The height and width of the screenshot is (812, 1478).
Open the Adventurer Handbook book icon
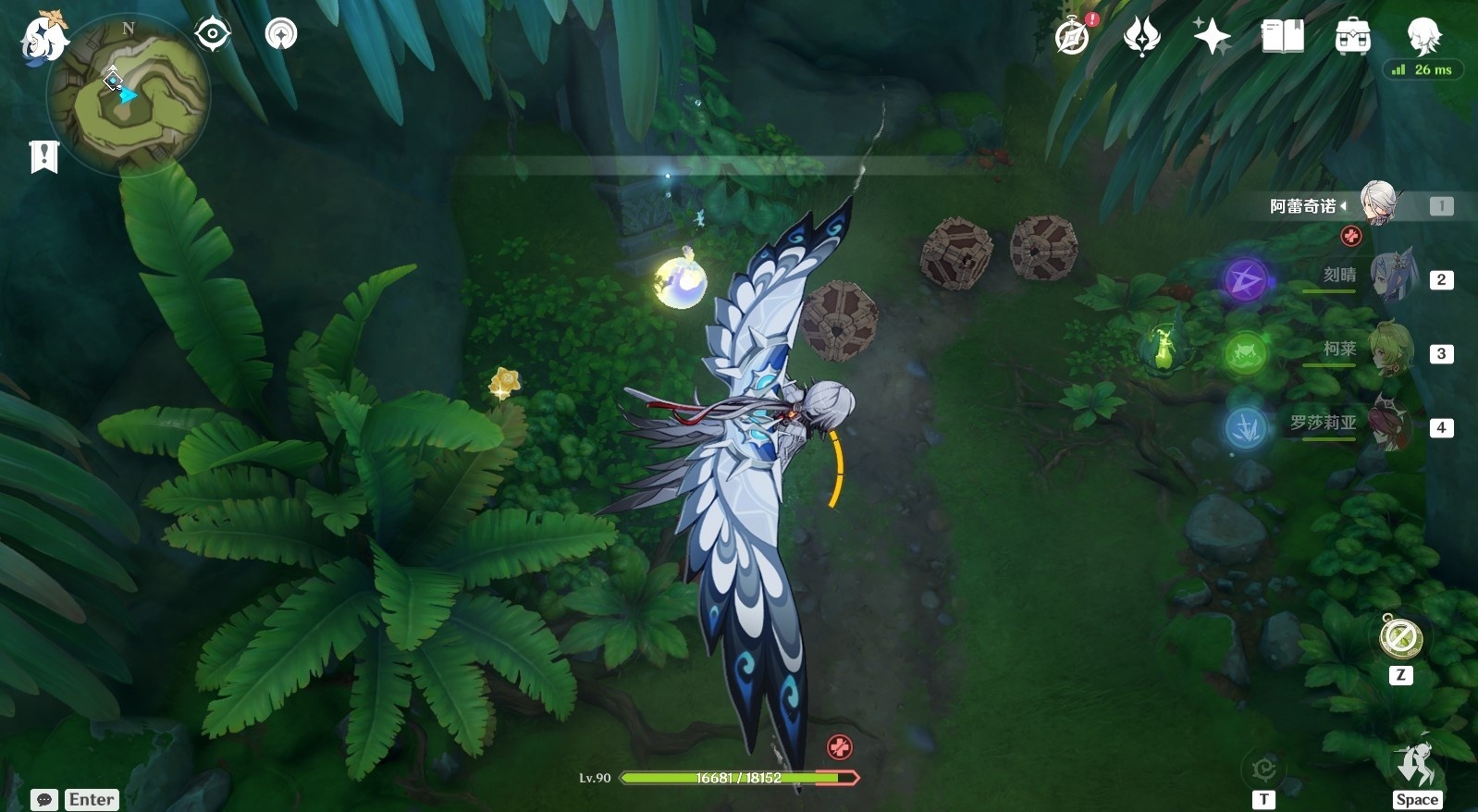click(x=1282, y=37)
